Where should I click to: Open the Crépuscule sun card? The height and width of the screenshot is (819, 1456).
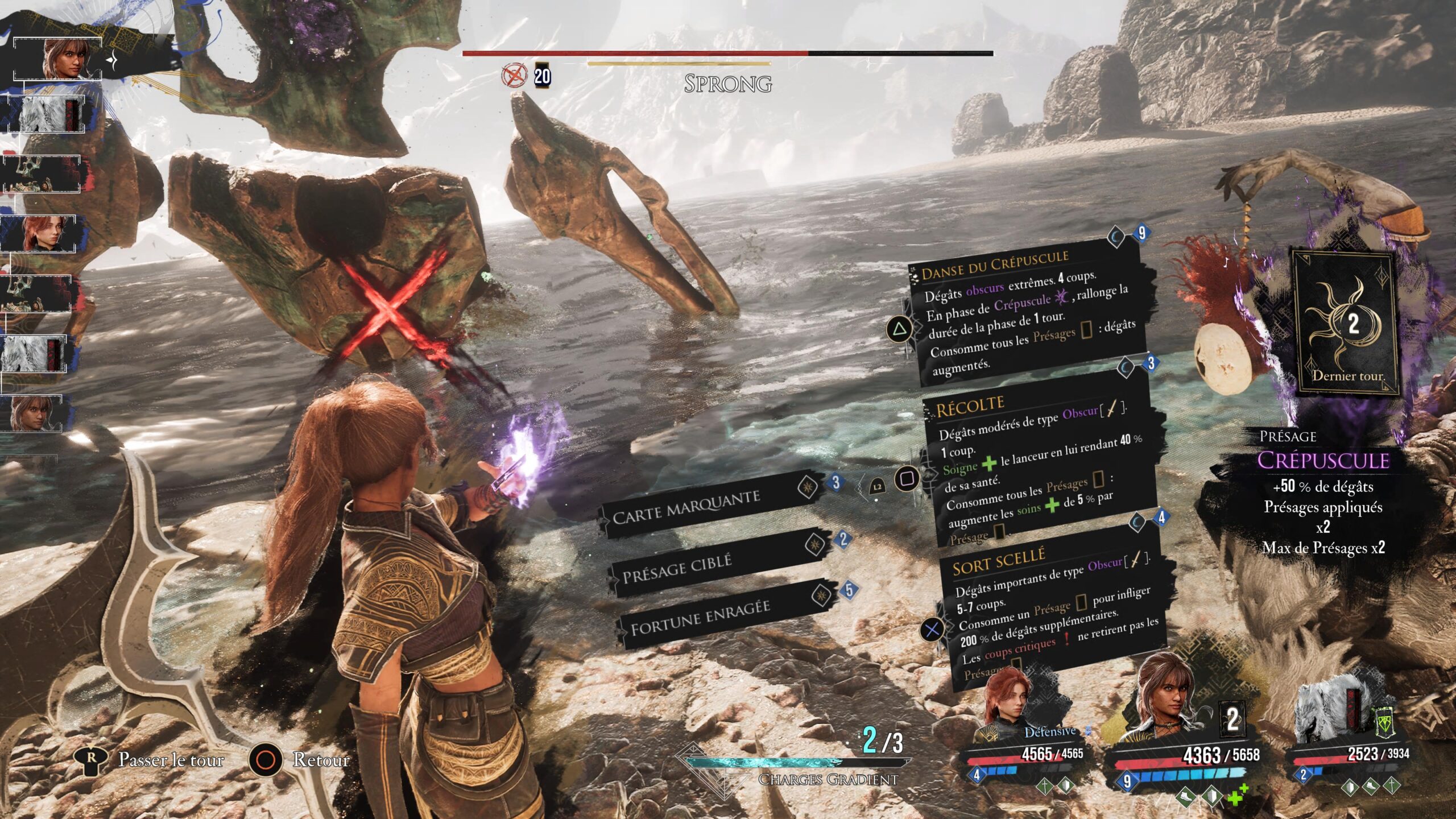point(1345,324)
